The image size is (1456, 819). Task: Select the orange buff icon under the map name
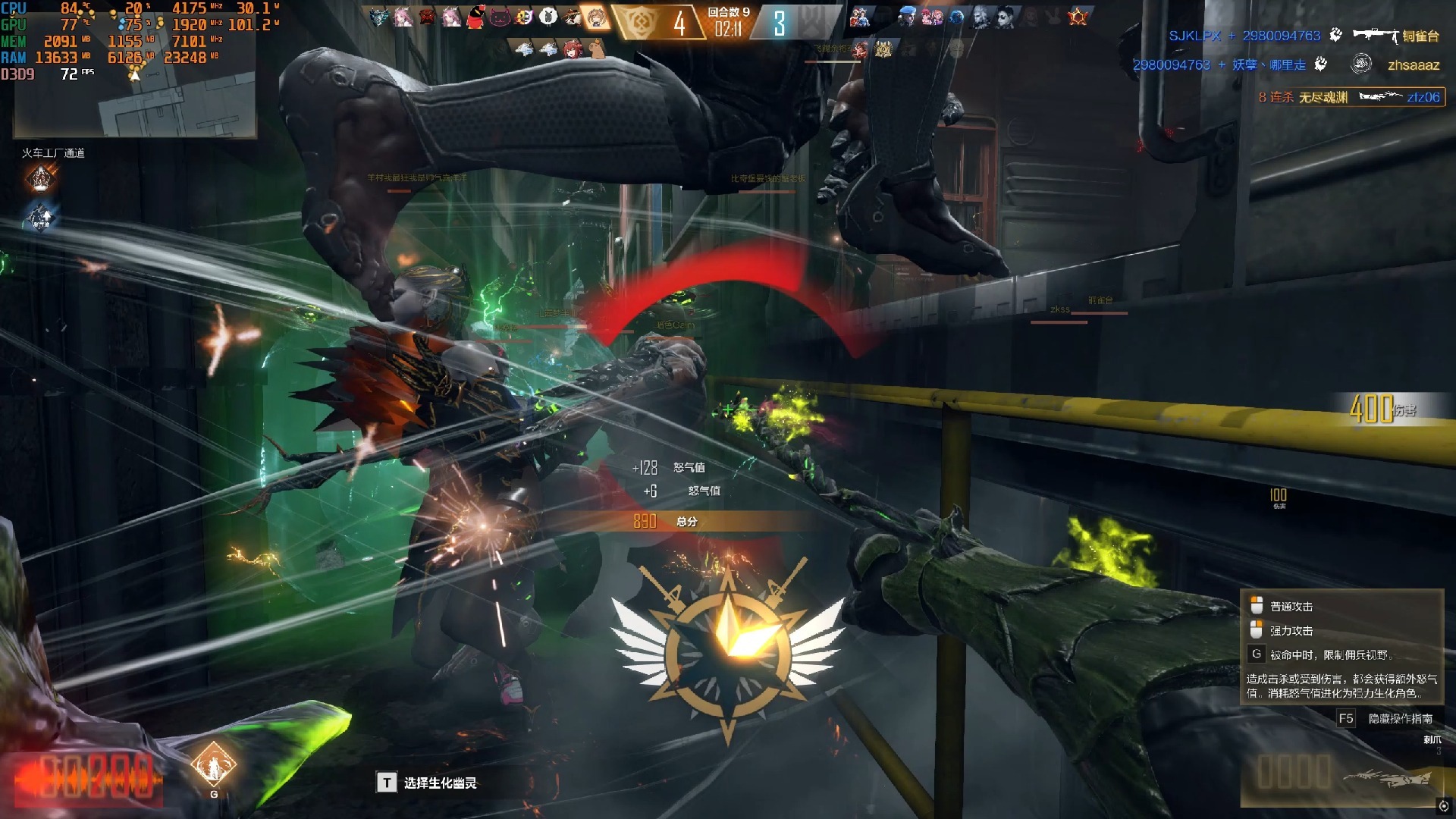[x=40, y=180]
